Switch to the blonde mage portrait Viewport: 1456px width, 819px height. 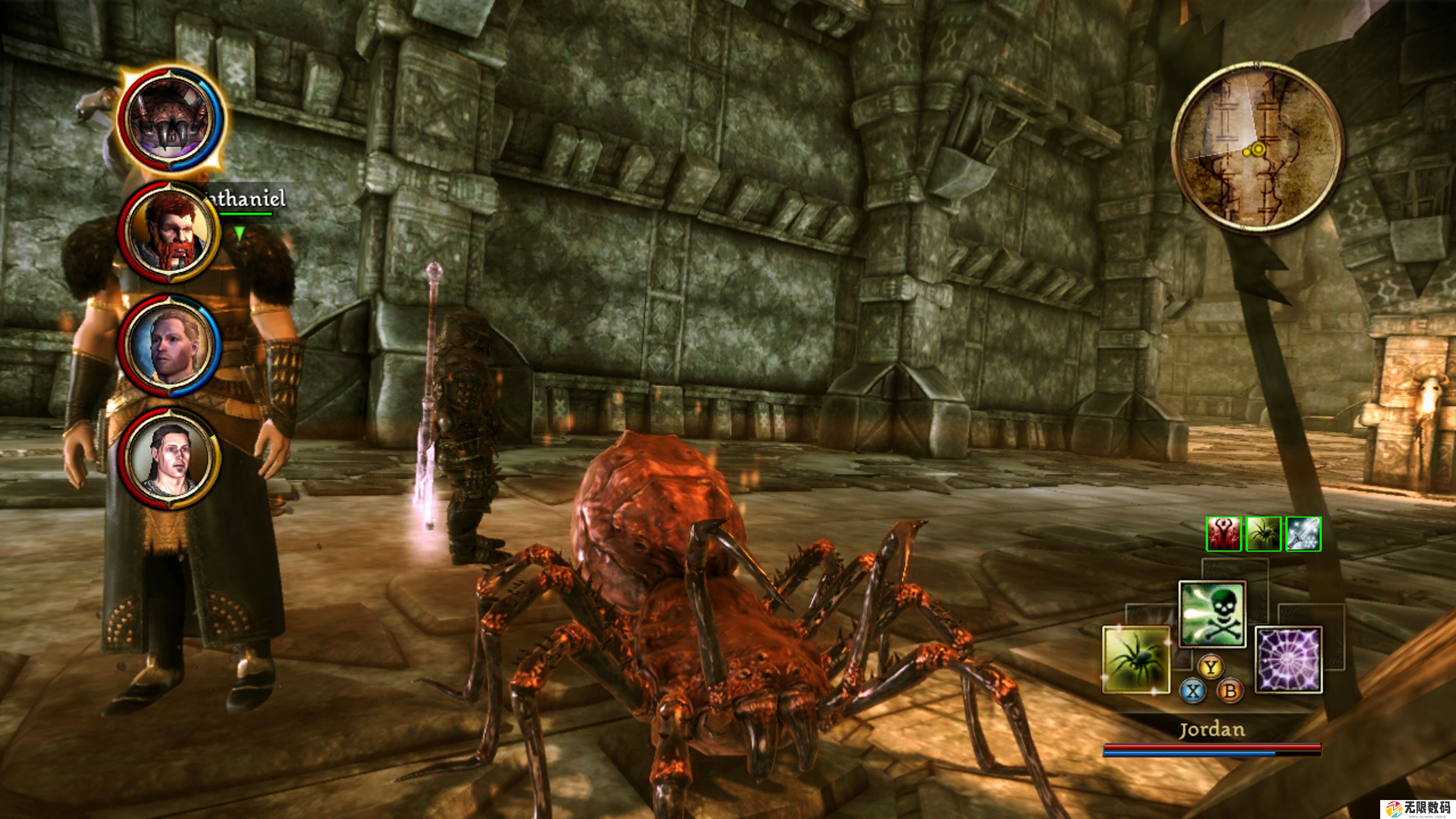[169, 345]
